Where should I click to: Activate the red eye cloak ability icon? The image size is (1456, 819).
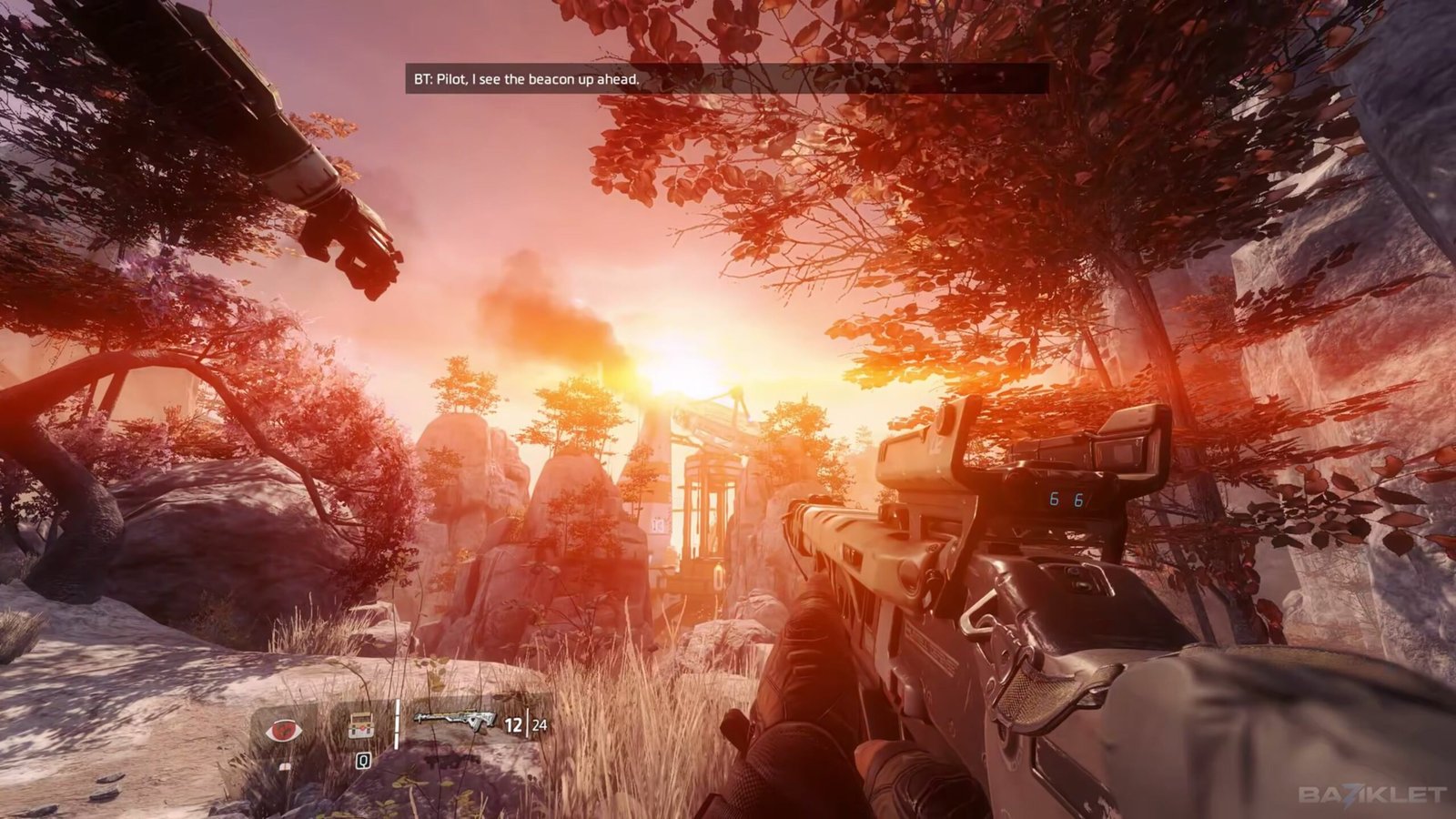(x=283, y=730)
